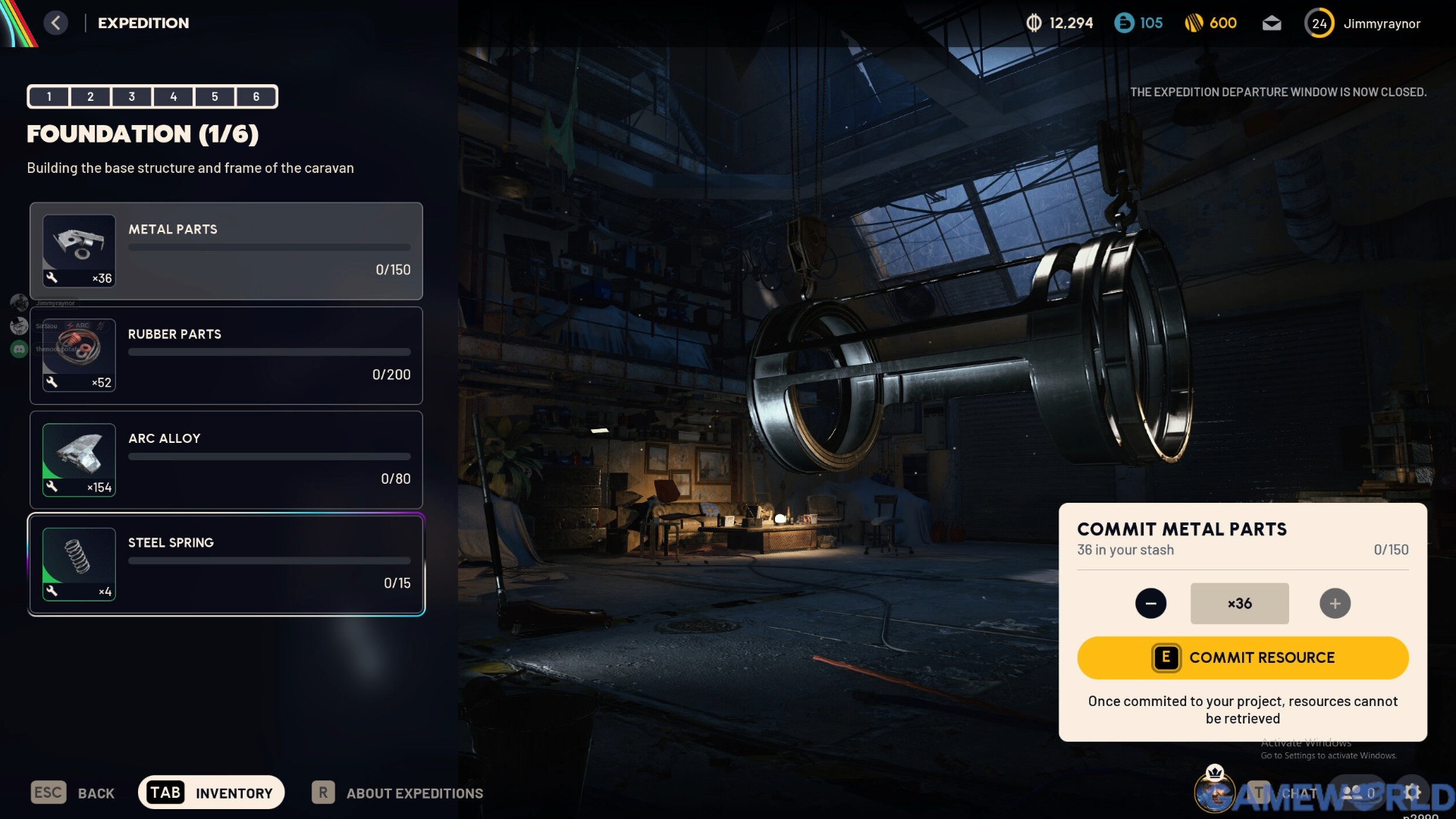1456x819 pixels.
Task: Select the Metal Parts resource row
Action: (x=226, y=251)
